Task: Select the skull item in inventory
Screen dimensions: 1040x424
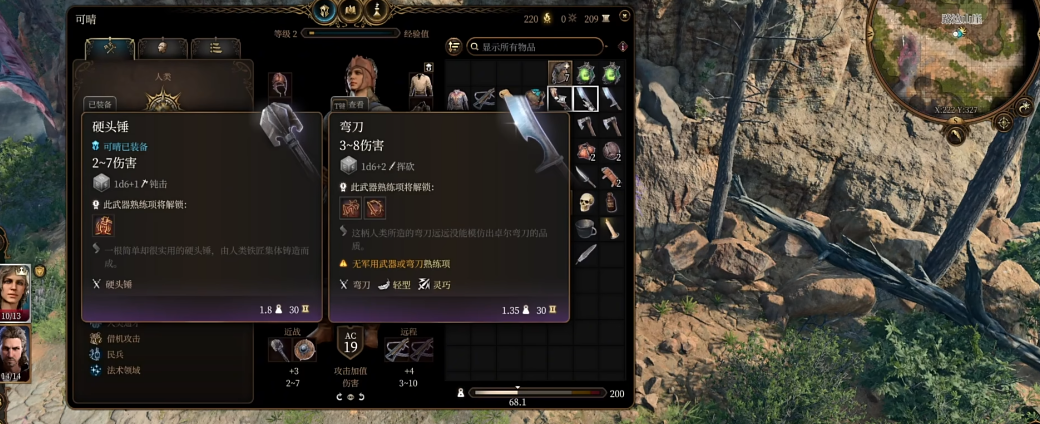Action: 586,203
